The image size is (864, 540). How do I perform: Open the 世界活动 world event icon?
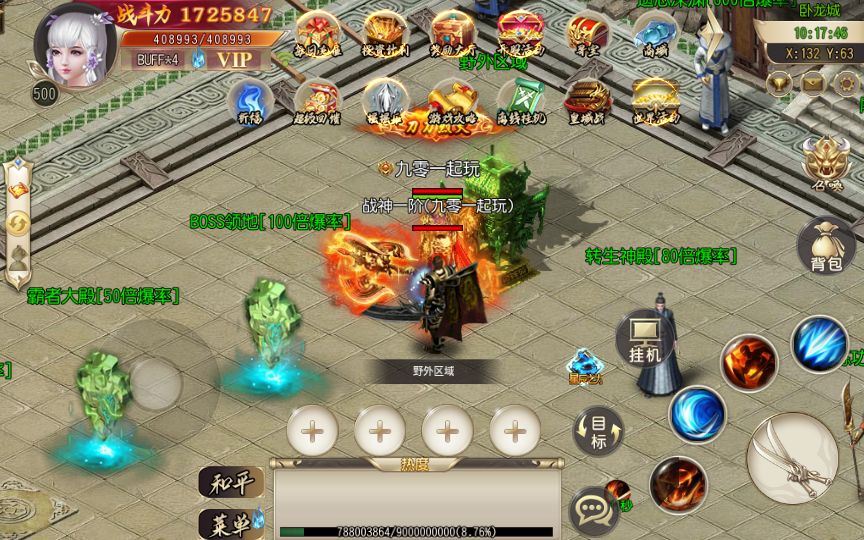coord(655,102)
